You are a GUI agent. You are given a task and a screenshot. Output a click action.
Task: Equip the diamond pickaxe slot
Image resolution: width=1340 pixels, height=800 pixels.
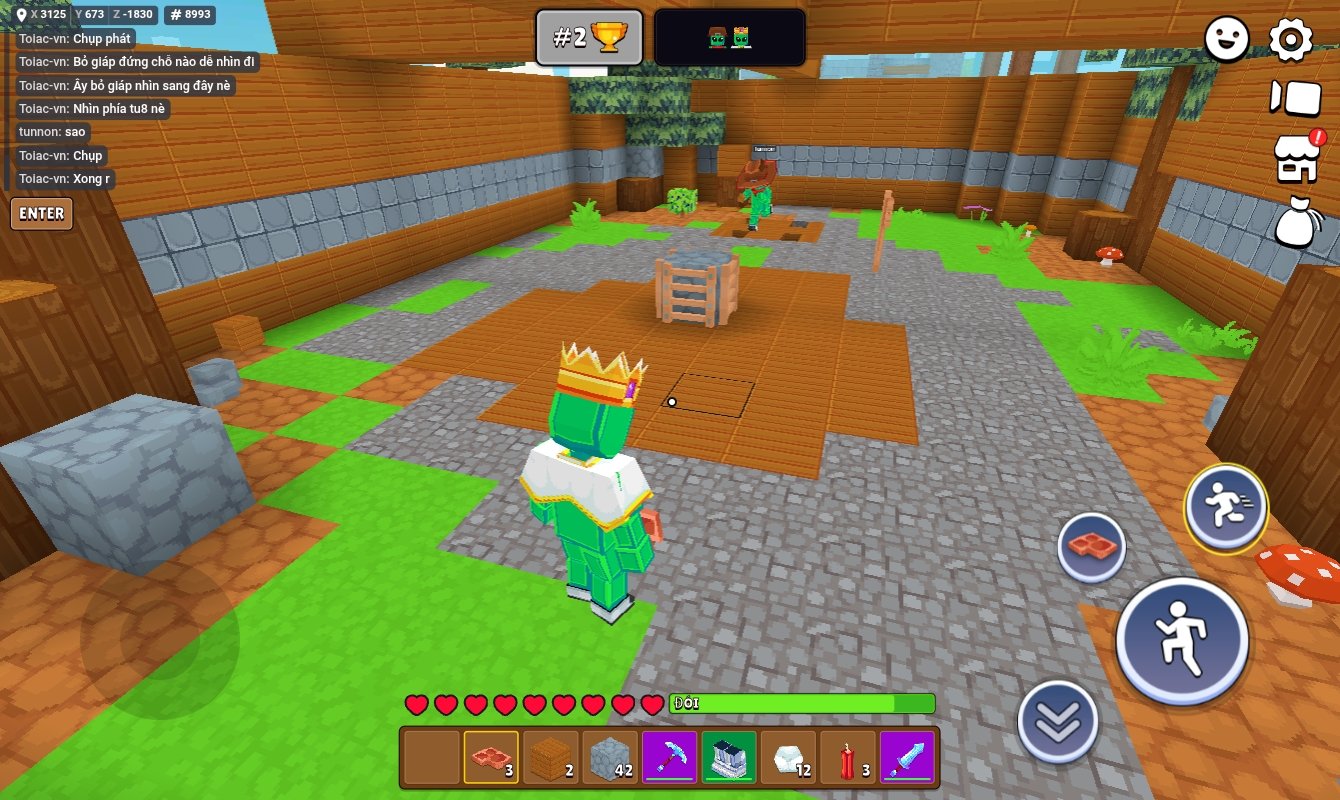pyautogui.click(x=669, y=758)
